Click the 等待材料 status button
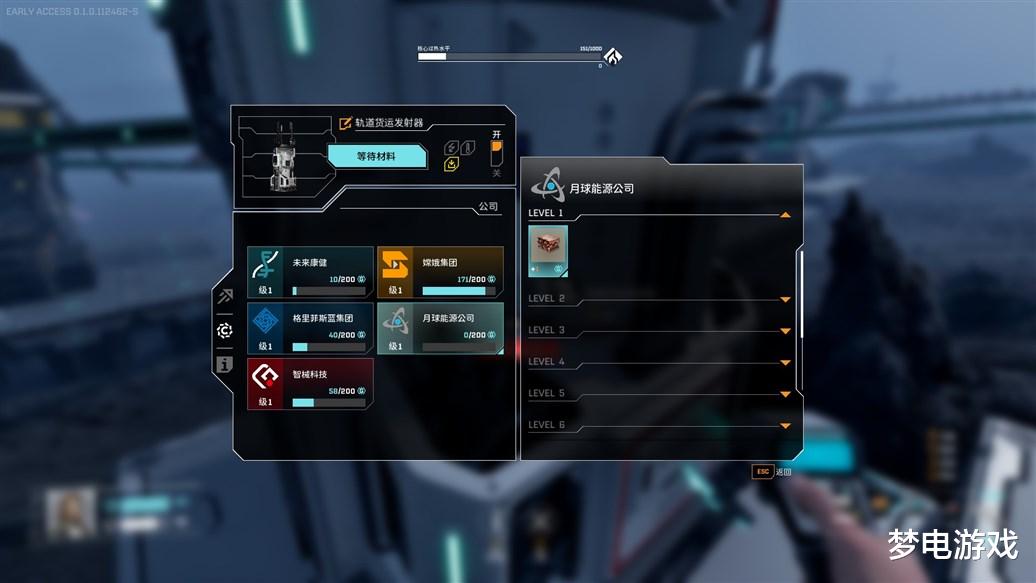 pyautogui.click(x=377, y=156)
